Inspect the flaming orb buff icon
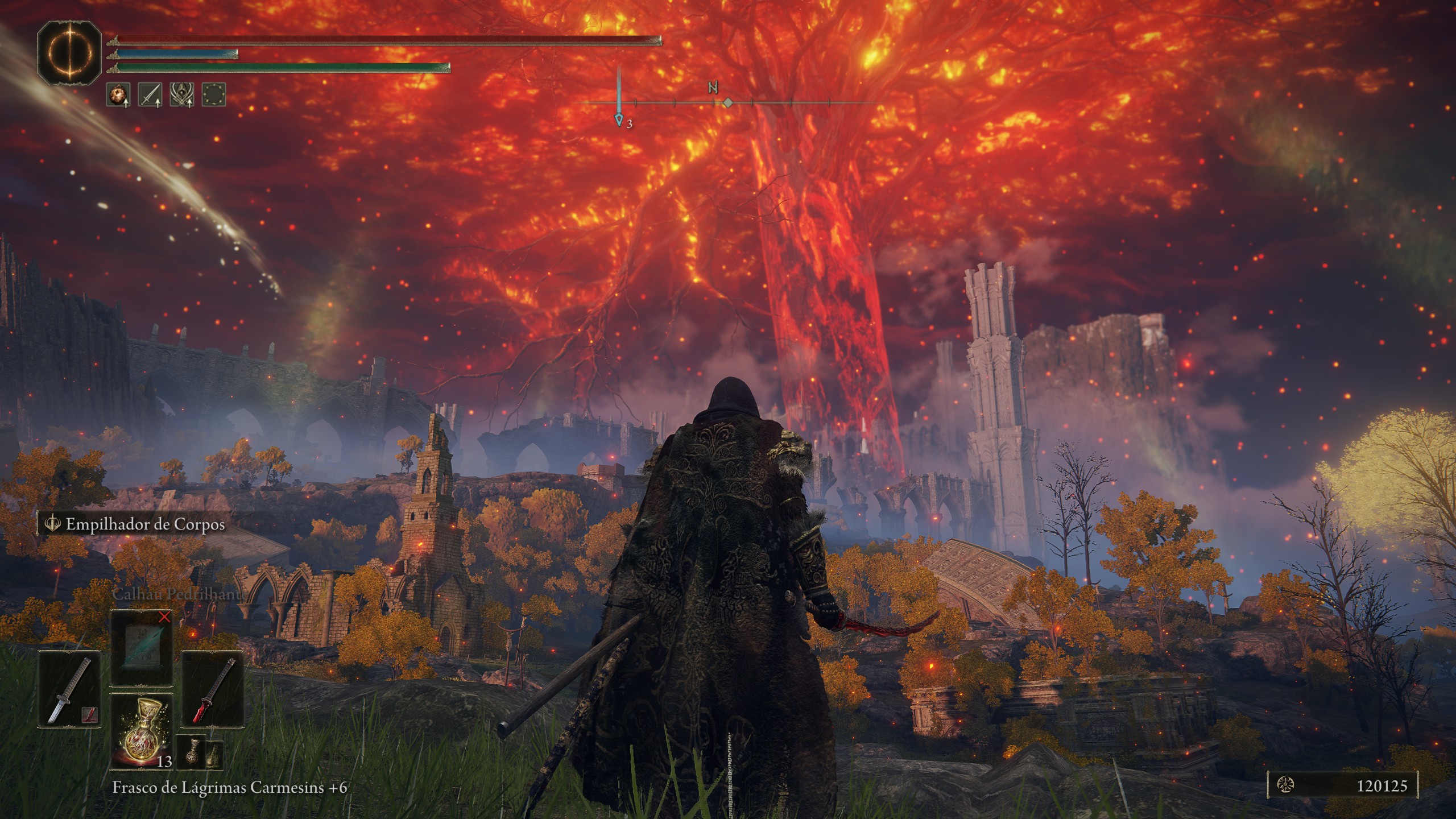Image resolution: width=1456 pixels, height=819 pixels. pyautogui.click(x=118, y=94)
